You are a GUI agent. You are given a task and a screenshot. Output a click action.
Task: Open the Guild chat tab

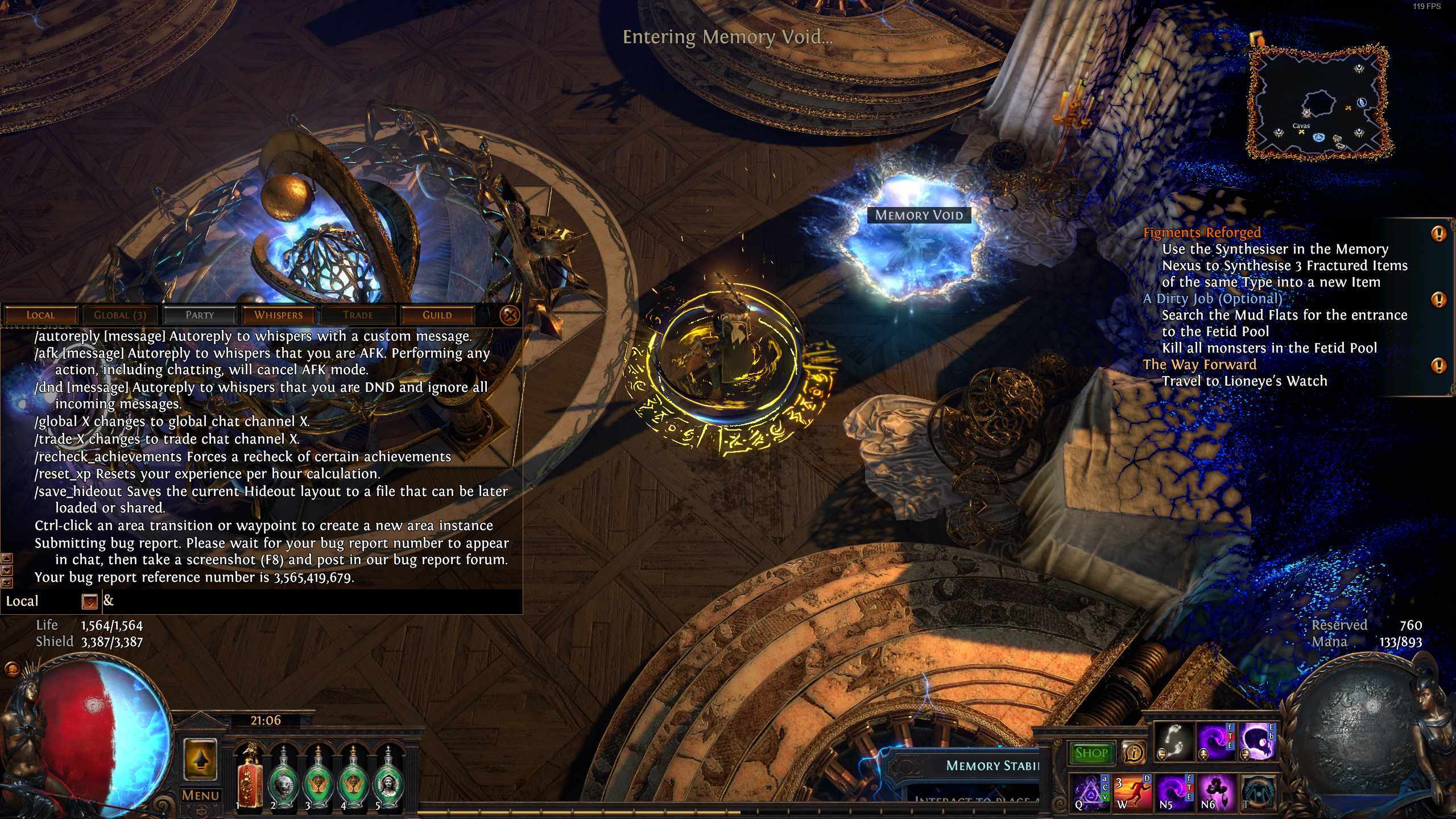(437, 315)
